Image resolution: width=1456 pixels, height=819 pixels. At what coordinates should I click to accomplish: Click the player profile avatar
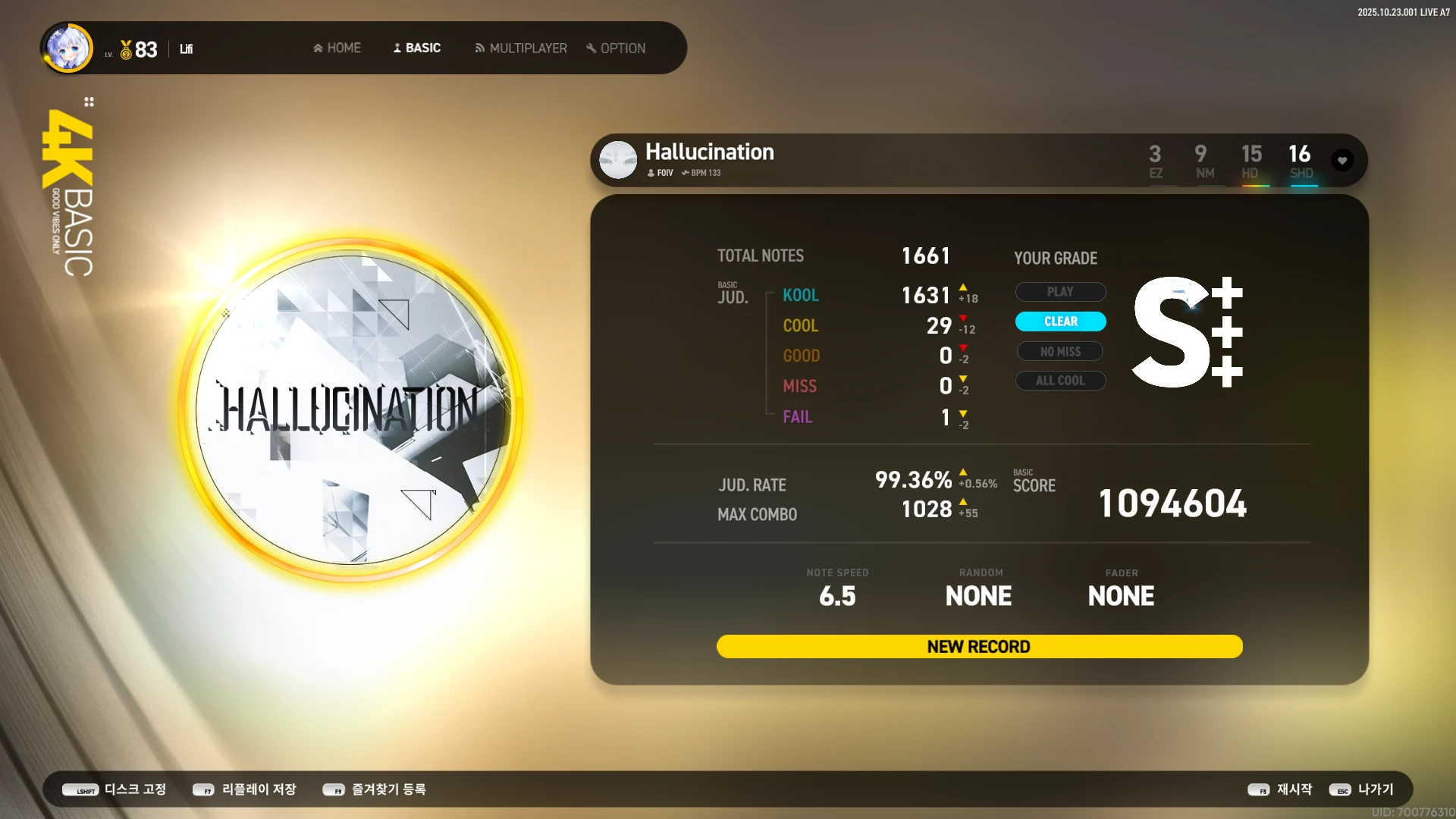tap(69, 48)
